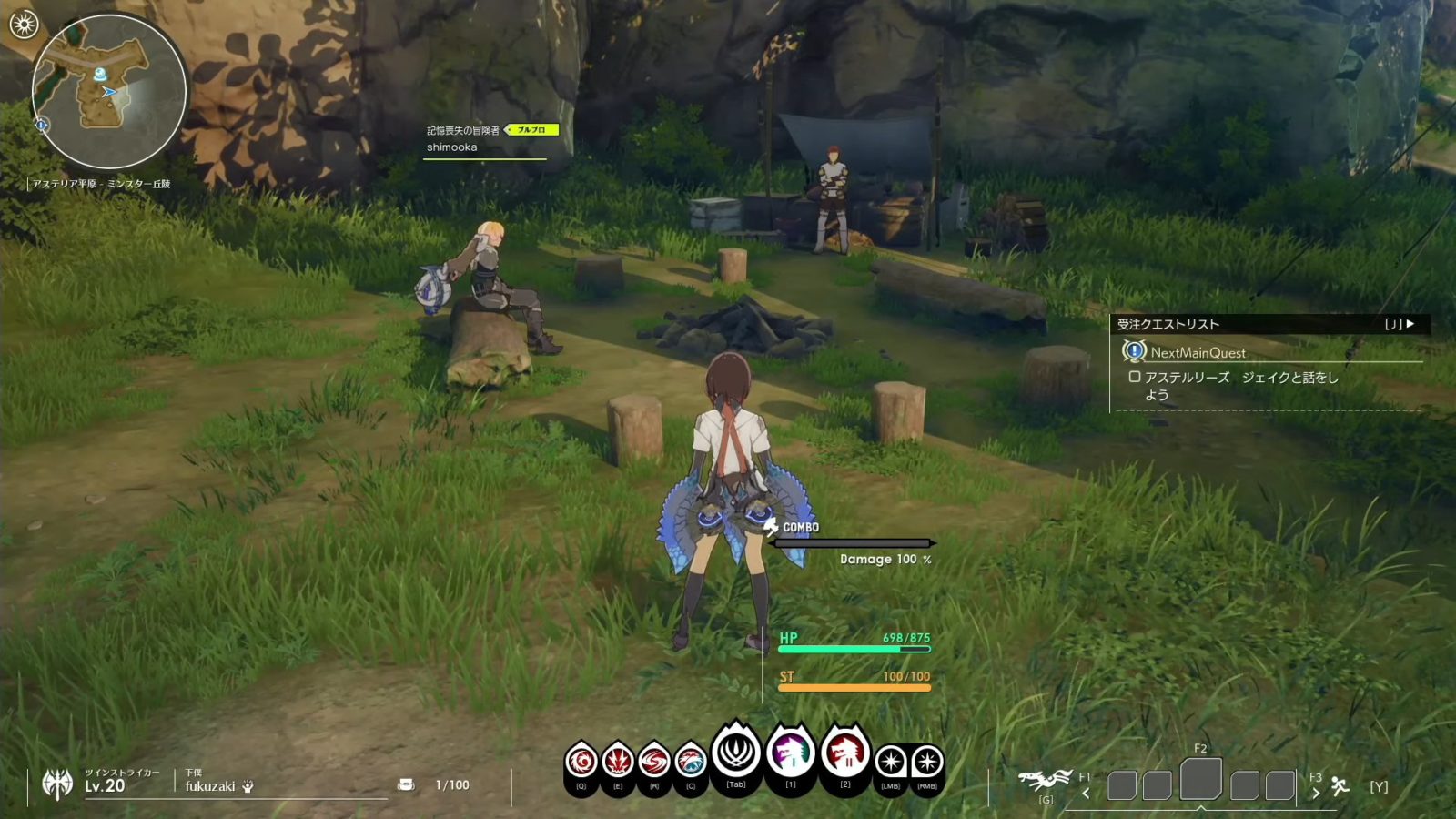Summon the purple beast Imagine
1456x819 pixels.
click(x=791, y=753)
